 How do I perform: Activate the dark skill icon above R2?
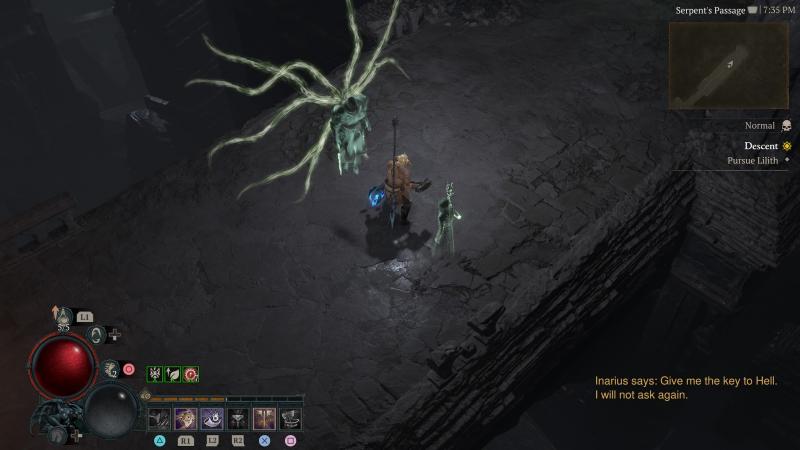pyautogui.click(x=238, y=419)
